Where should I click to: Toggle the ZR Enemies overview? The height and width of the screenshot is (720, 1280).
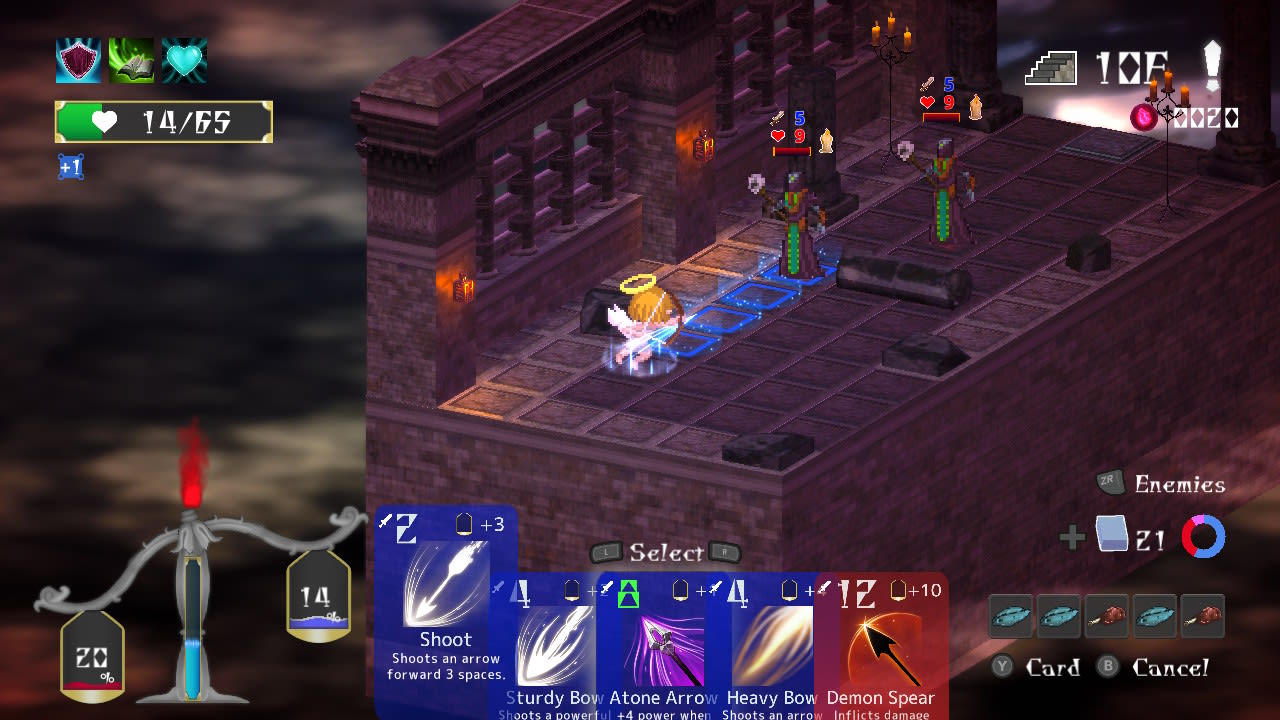(x=1160, y=484)
